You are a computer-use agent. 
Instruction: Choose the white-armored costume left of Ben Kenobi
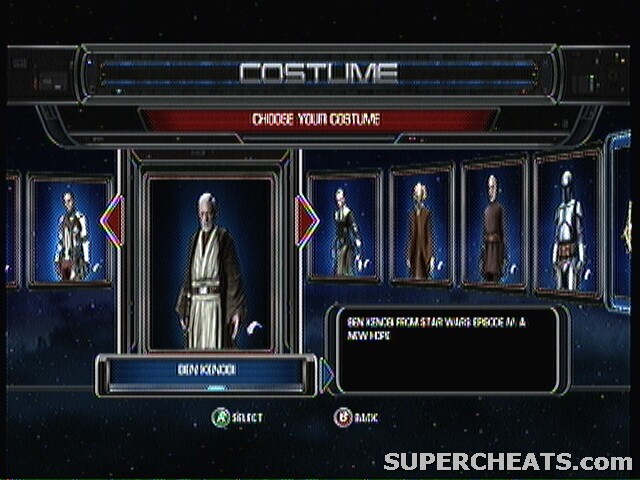coord(71,232)
